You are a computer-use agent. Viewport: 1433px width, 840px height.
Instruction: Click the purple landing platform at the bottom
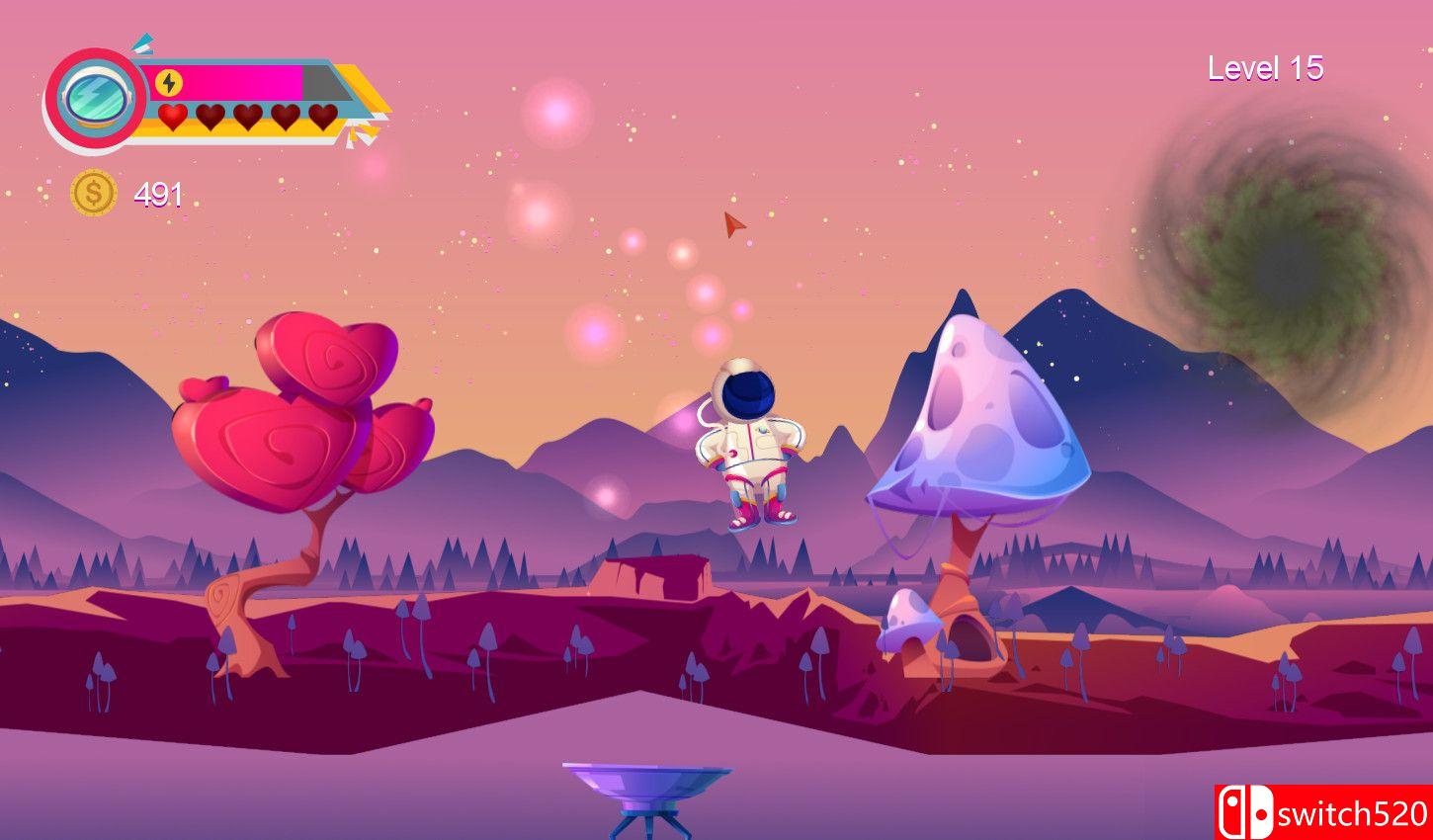click(642, 781)
